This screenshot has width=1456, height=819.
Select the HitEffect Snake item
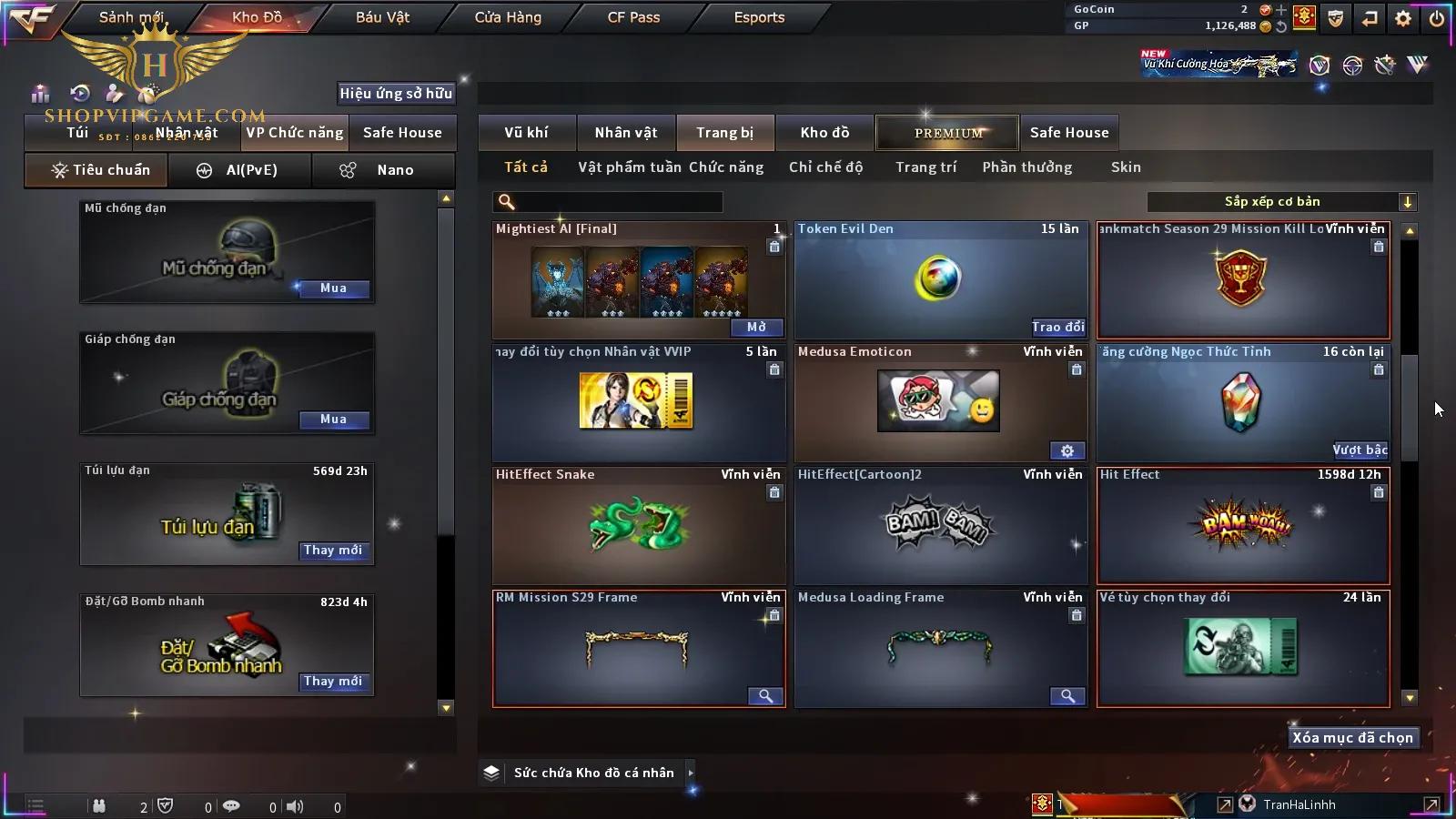(x=639, y=525)
